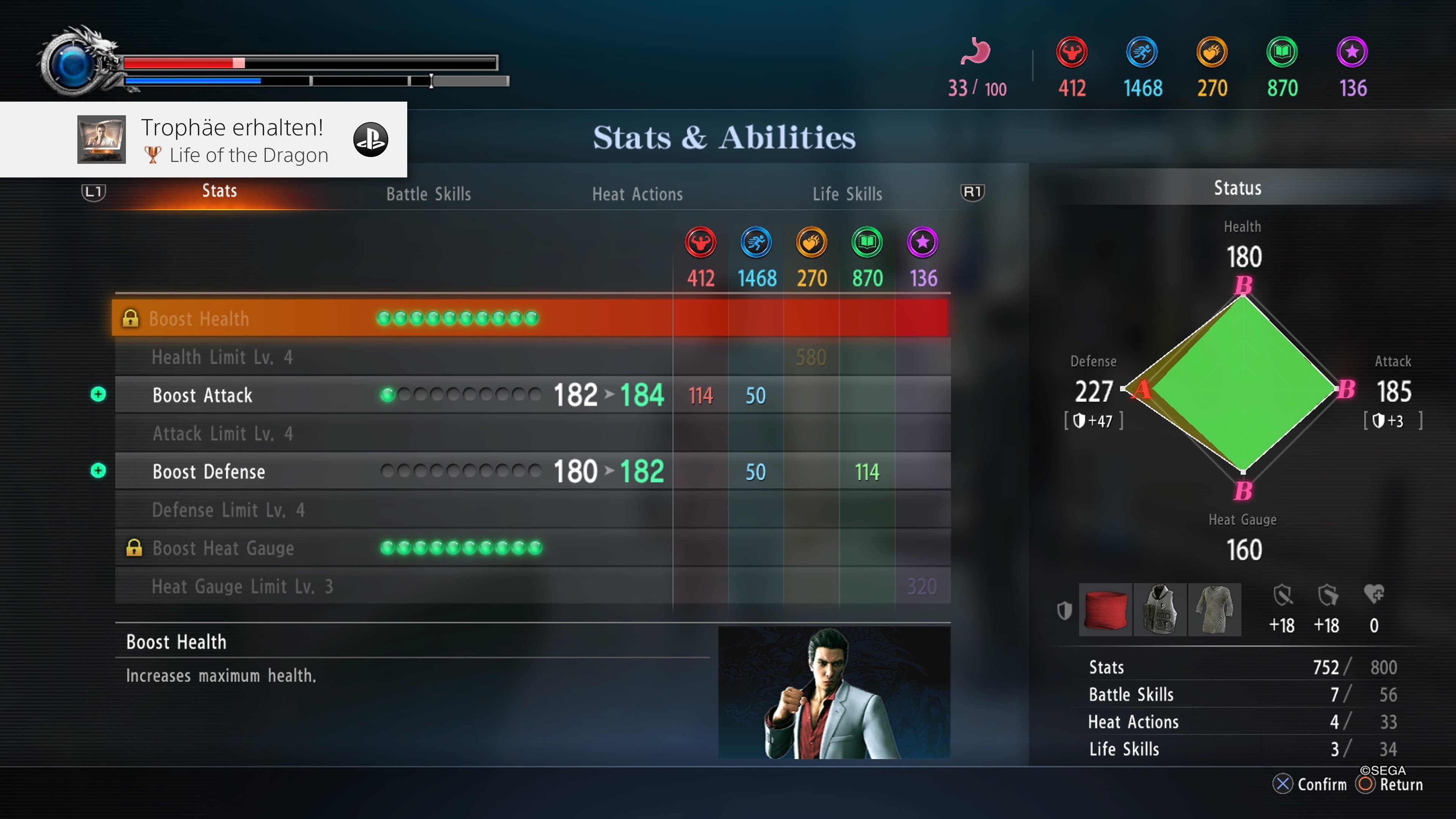1456x819 pixels.
Task: Expand Boost Defense with its plus icon
Action: tap(99, 471)
